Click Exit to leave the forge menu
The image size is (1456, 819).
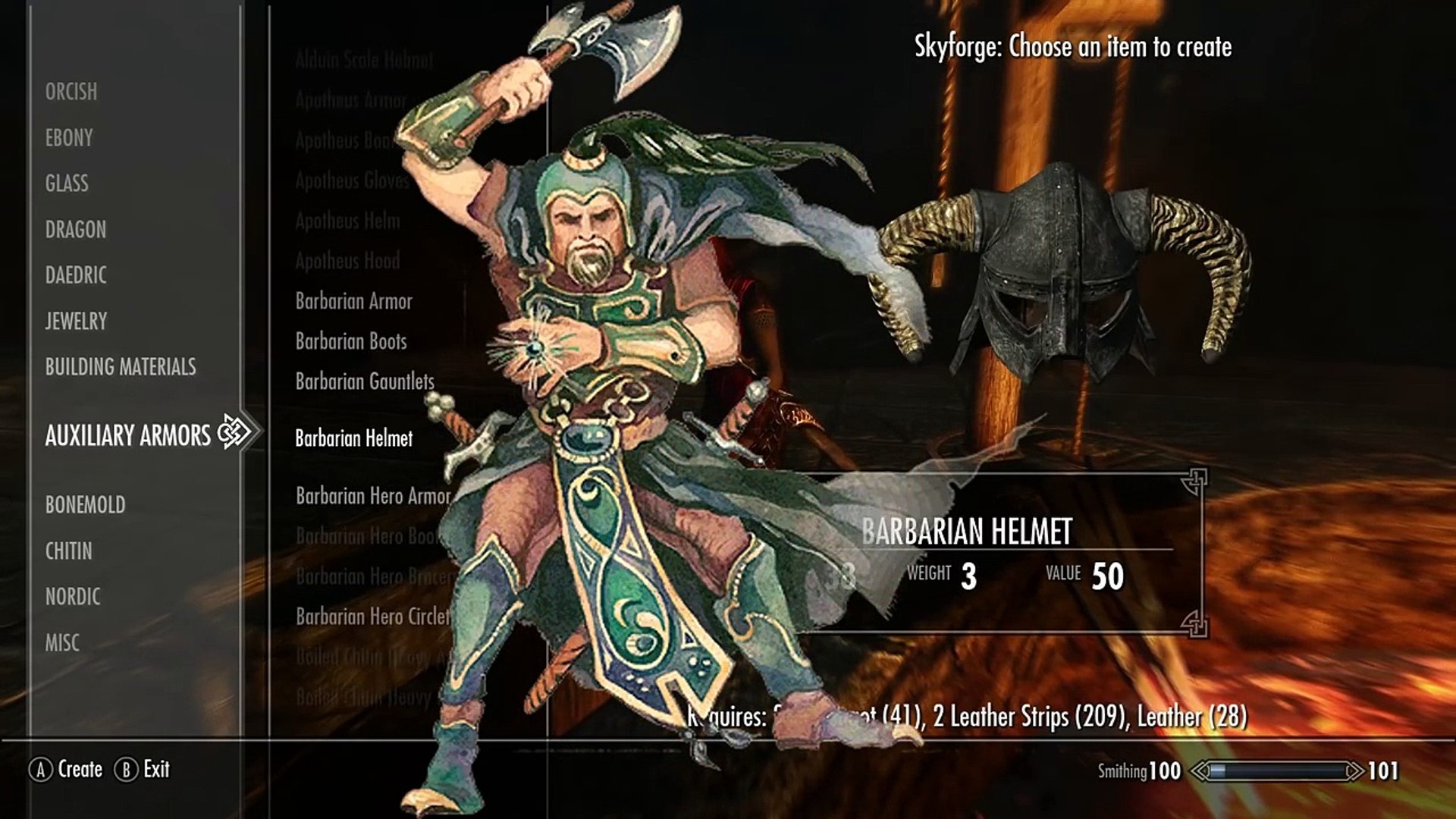pos(156,769)
